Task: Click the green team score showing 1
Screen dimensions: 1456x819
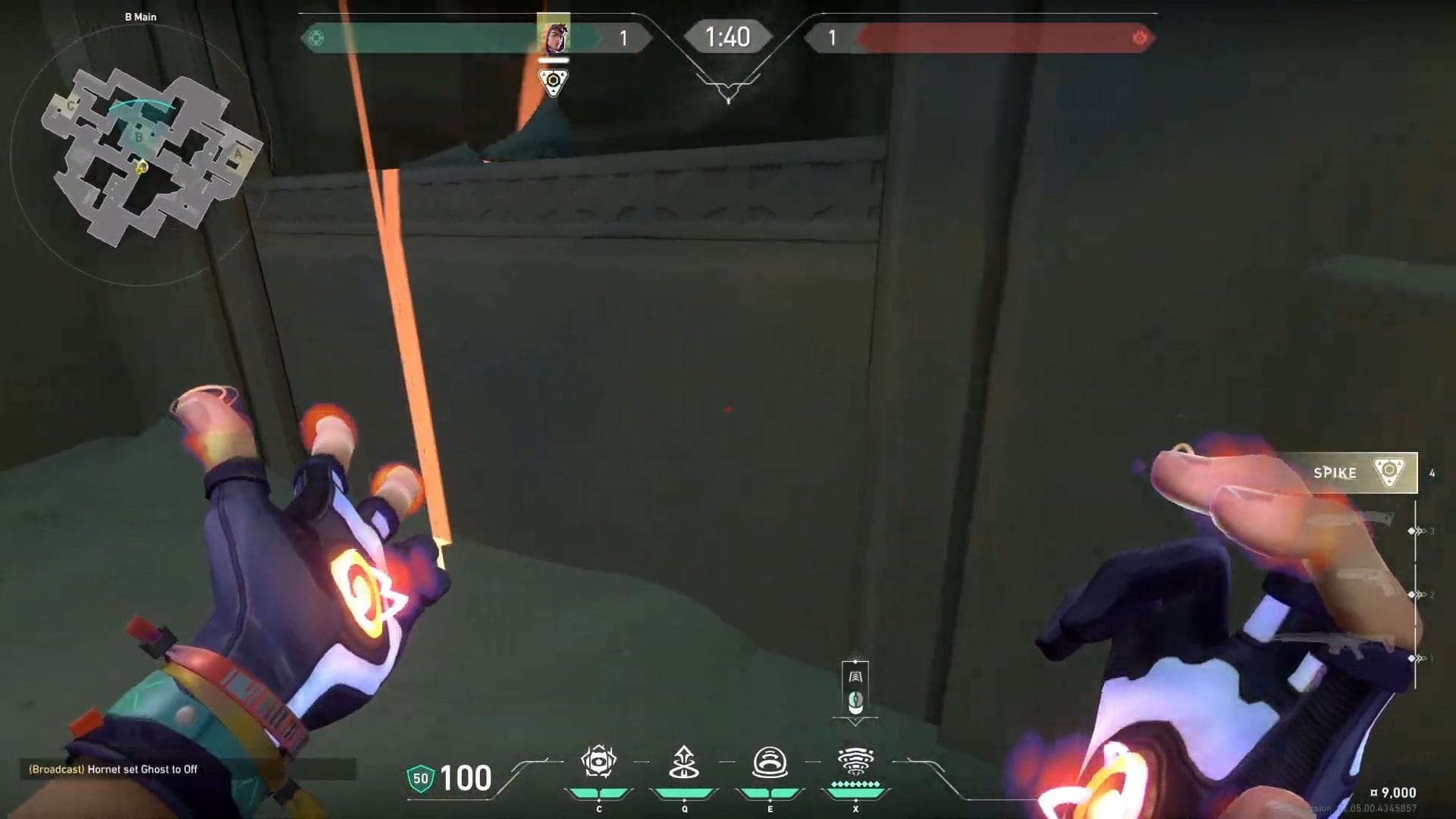Action: click(624, 38)
